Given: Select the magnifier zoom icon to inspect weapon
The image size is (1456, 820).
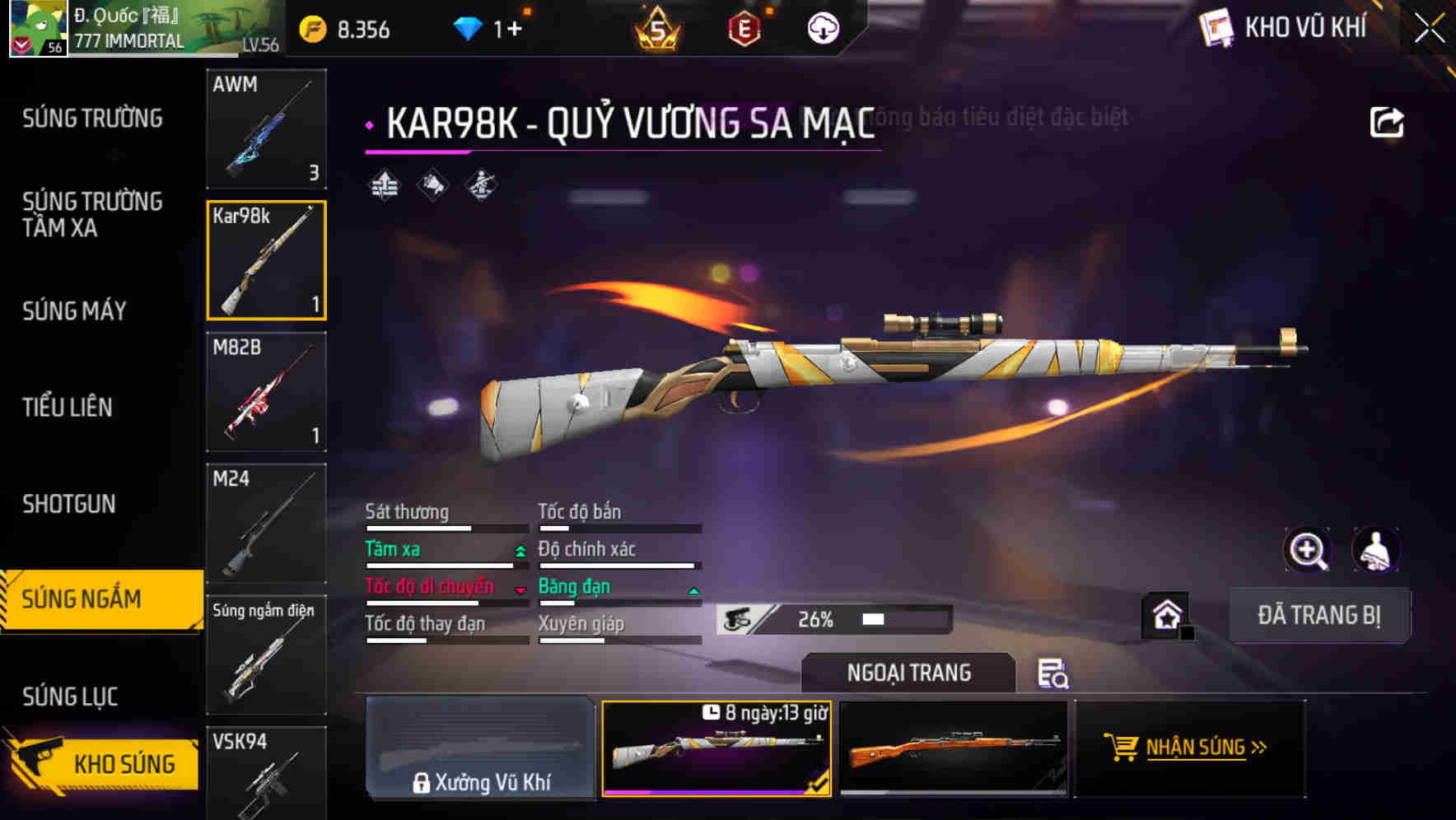Looking at the screenshot, I should point(1308,550).
